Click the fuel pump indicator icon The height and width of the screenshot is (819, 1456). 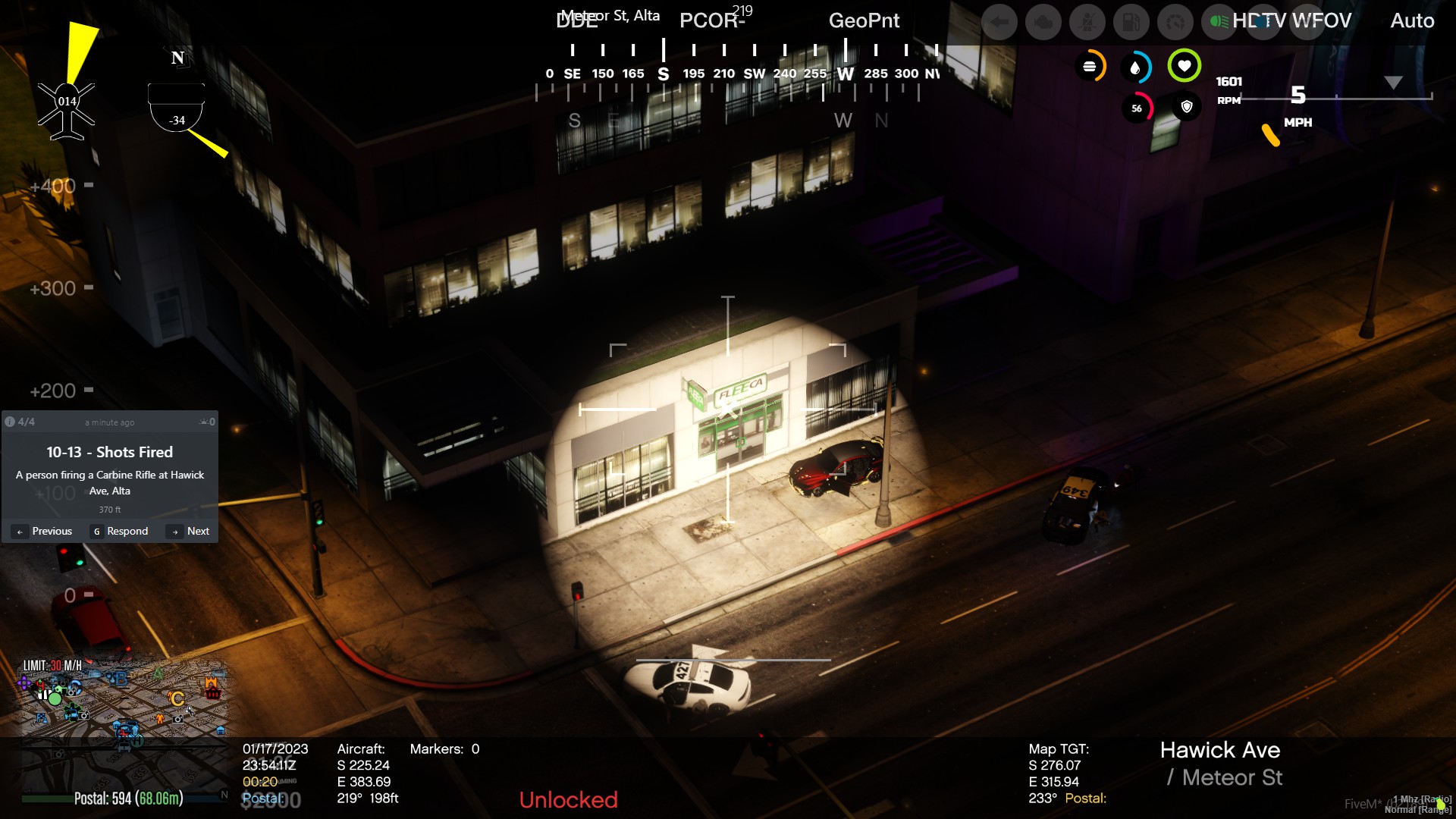point(1131,22)
